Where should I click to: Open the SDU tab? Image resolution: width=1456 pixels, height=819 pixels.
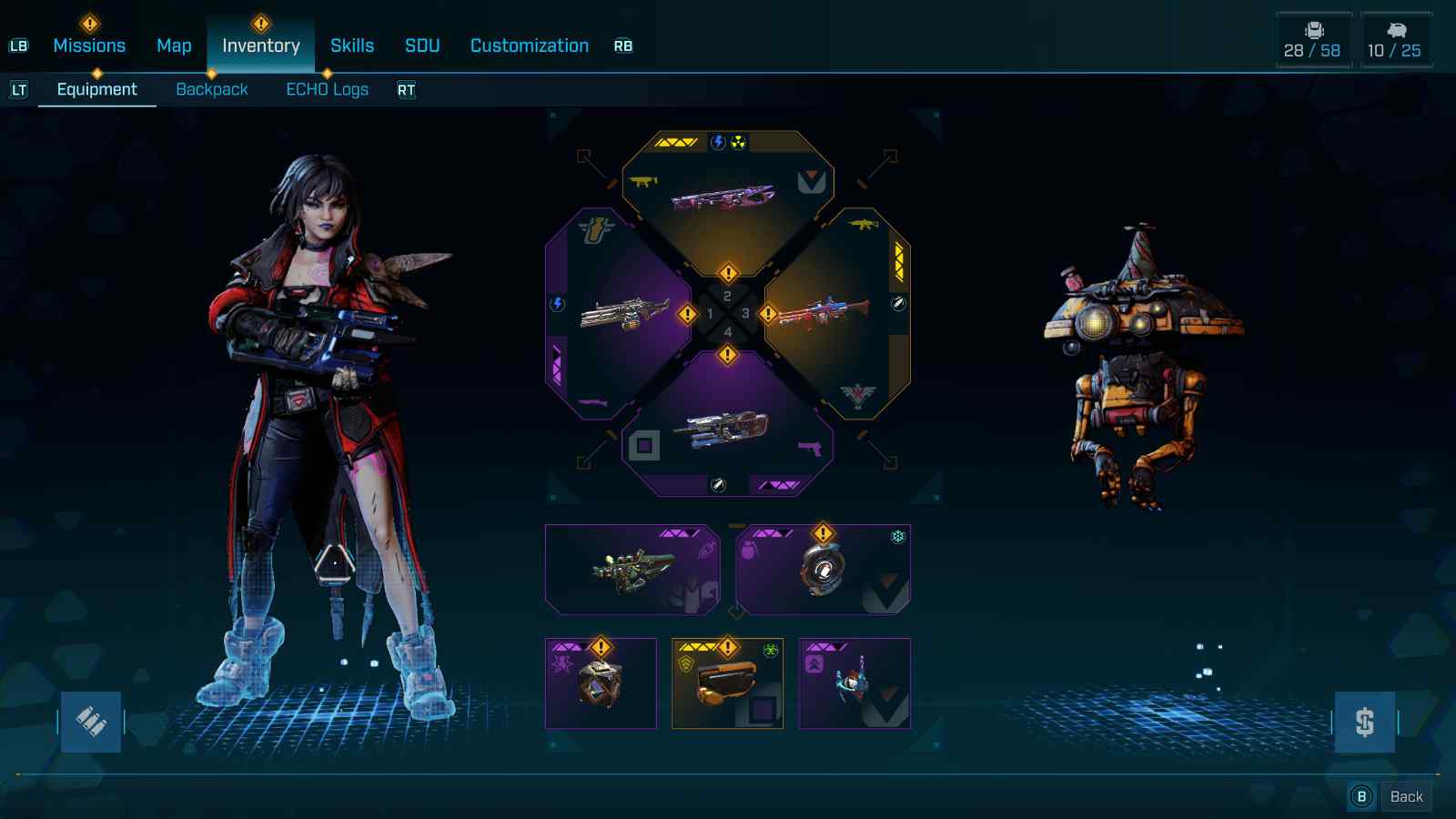422,45
